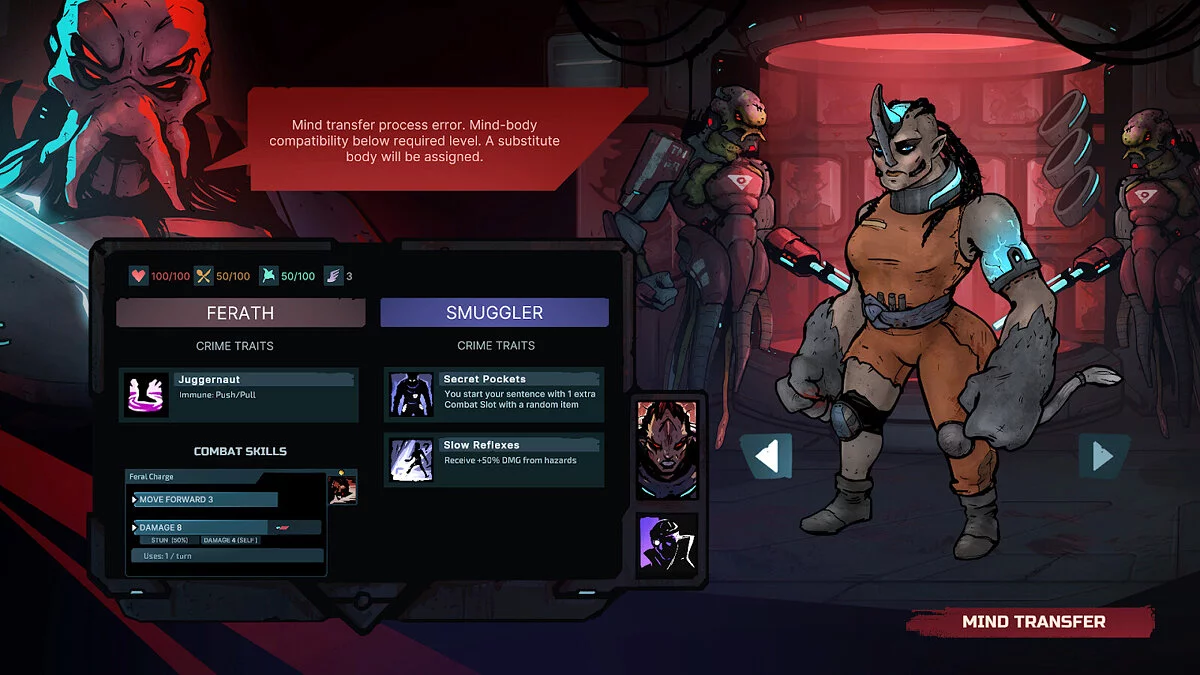This screenshot has height=675, width=1200.
Task: Select the Smuggler class header
Action: point(494,313)
